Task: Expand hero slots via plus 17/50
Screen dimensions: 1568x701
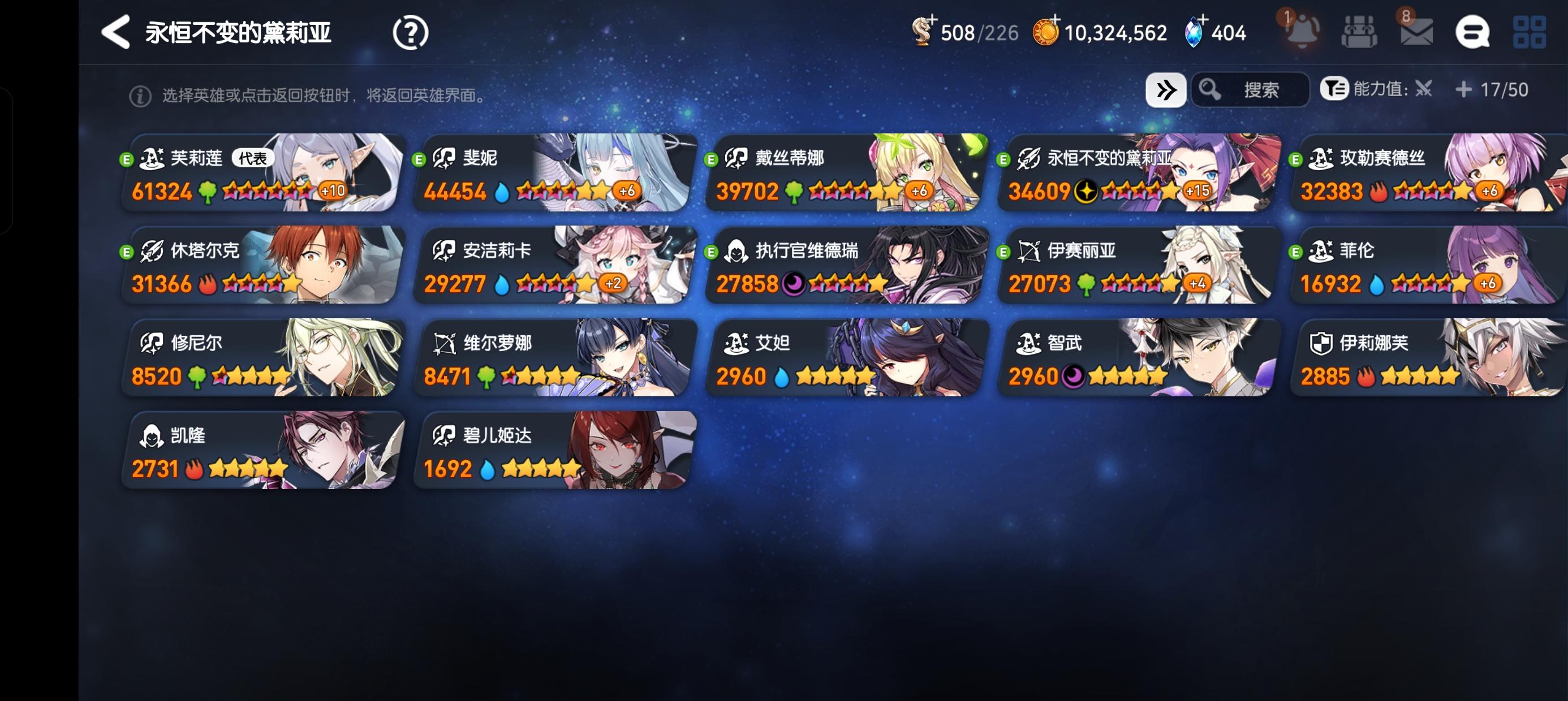Action: tap(1464, 89)
